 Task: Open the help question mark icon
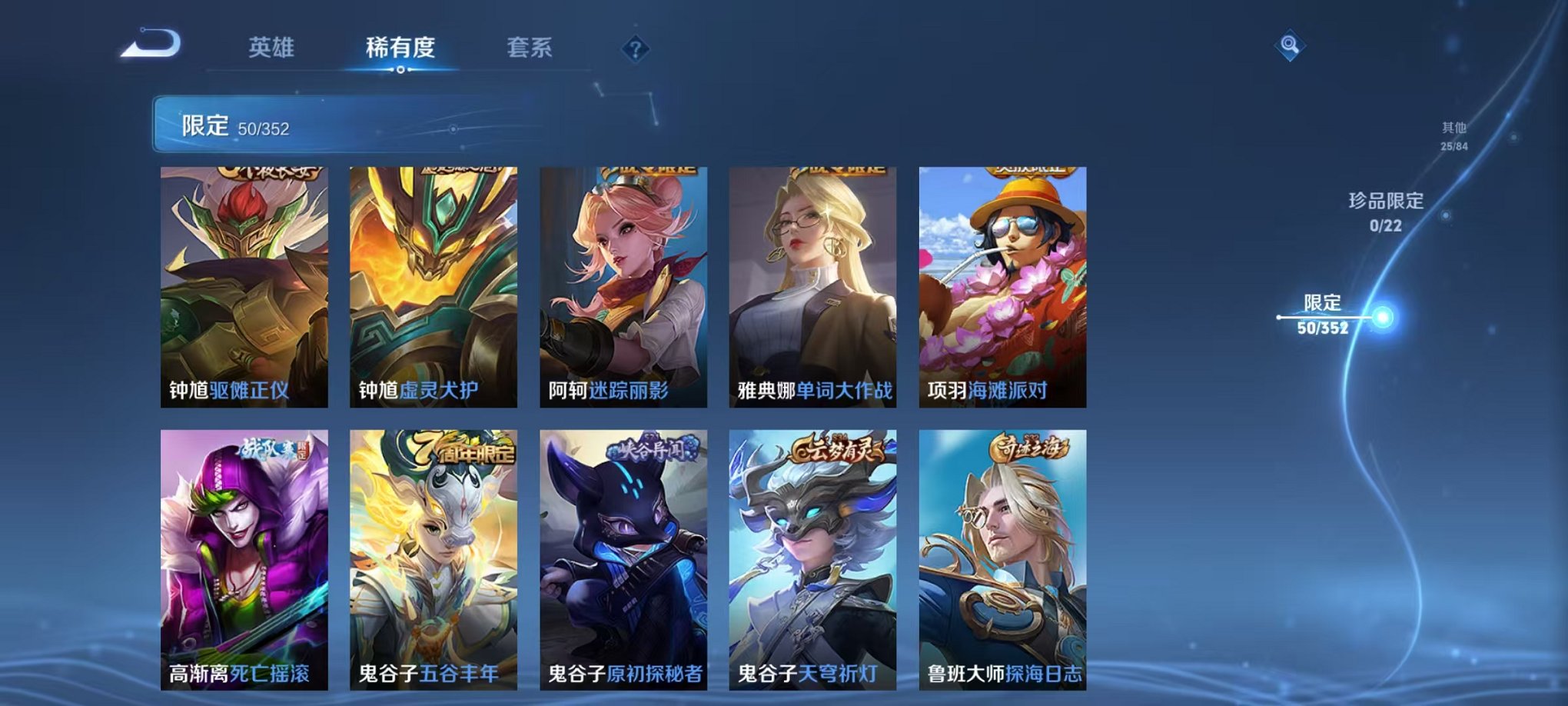(634, 48)
